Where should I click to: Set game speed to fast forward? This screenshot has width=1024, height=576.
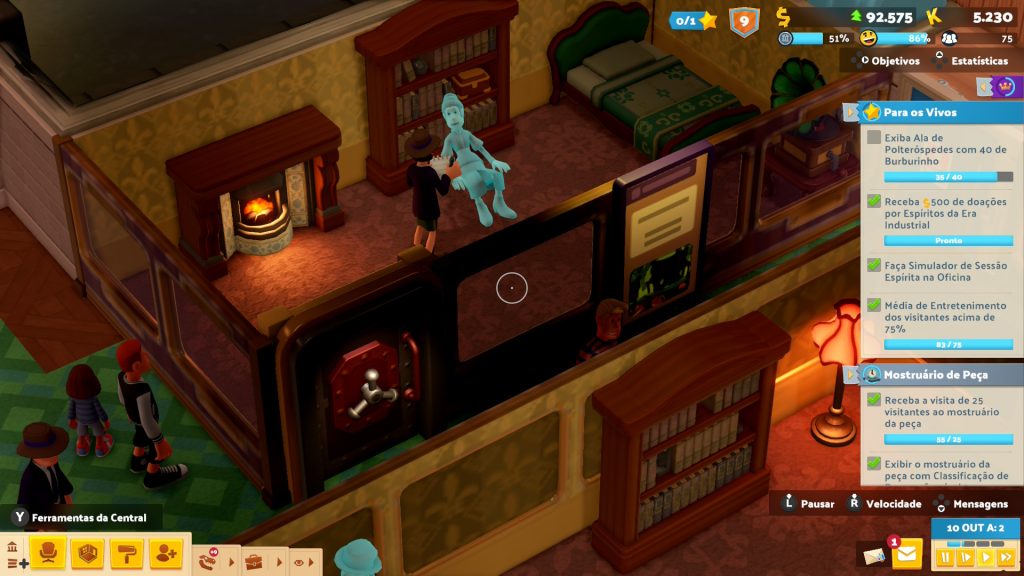(1005, 557)
